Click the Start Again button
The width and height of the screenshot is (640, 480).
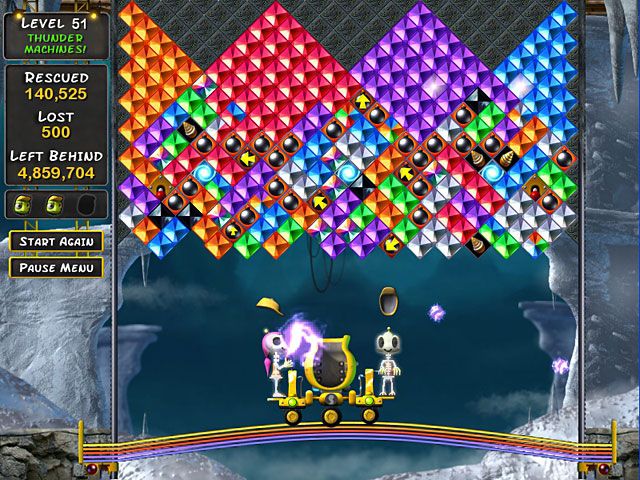coord(56,241)
